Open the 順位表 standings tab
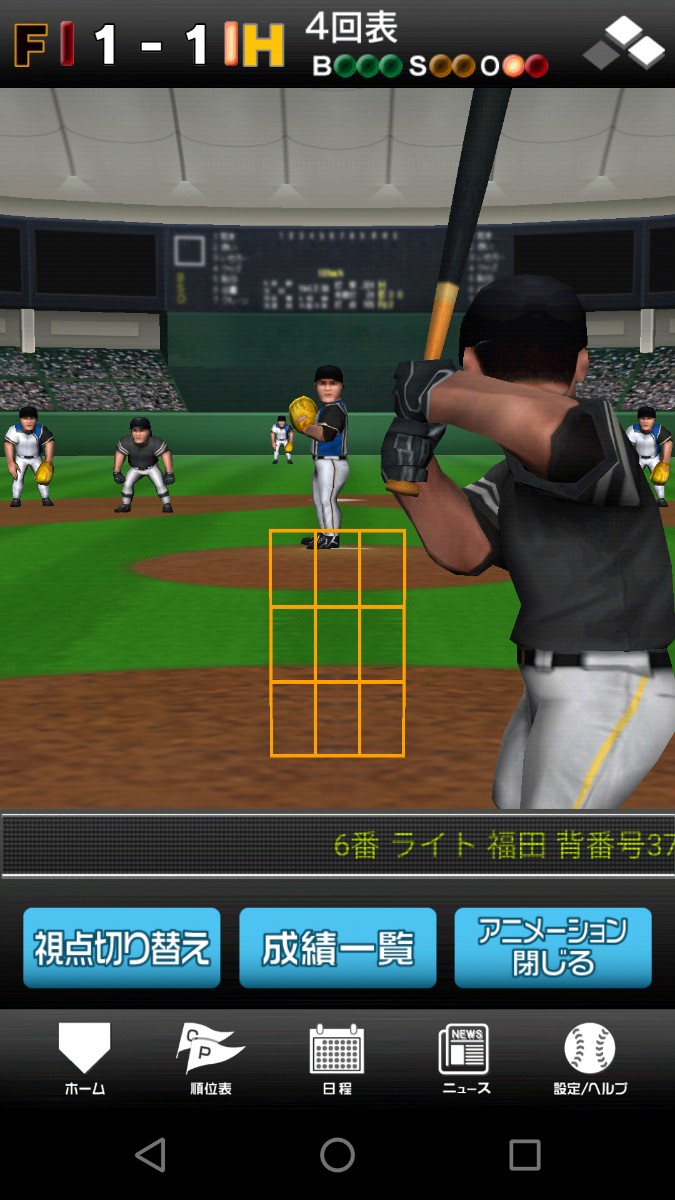Viewport: 675px width, 1200px height. coord(210,1058)
